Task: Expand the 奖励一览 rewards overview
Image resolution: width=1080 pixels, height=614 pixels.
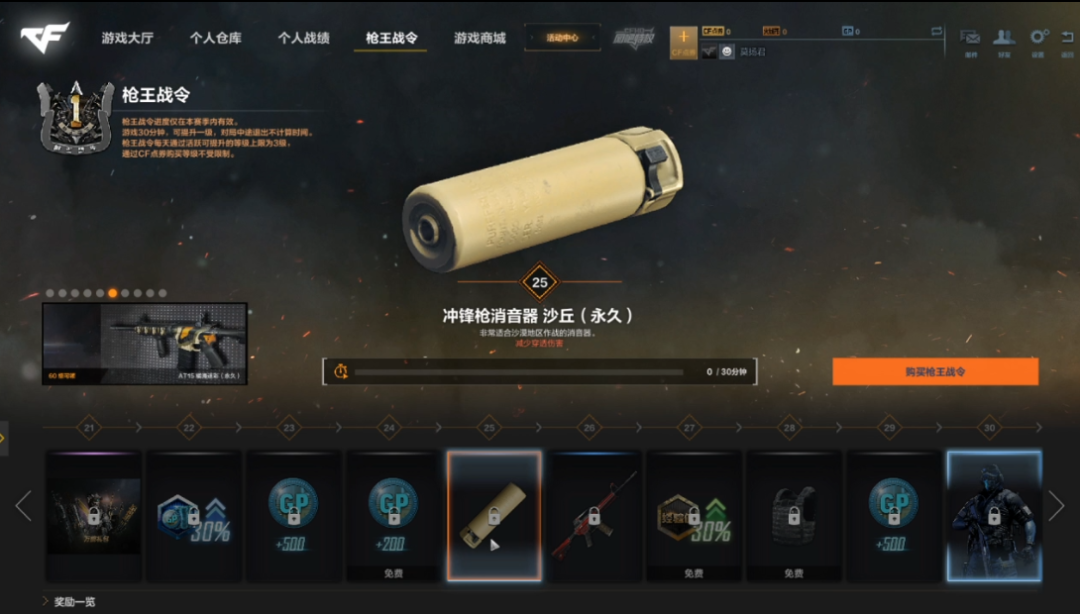Action: pyautogui.click(x=75, y=602)
